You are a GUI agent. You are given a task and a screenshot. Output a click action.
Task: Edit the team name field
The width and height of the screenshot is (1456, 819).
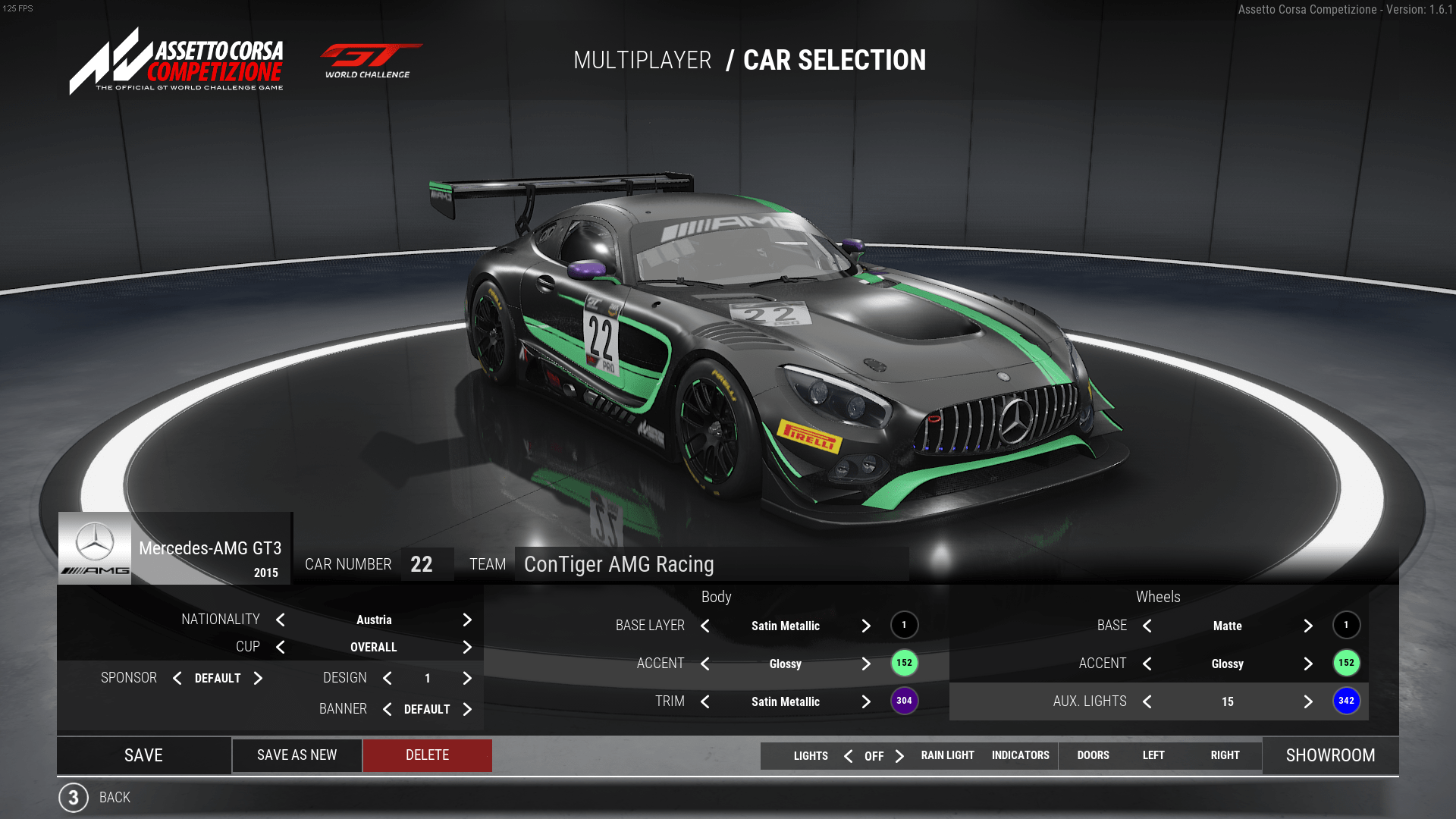[711, 564]
